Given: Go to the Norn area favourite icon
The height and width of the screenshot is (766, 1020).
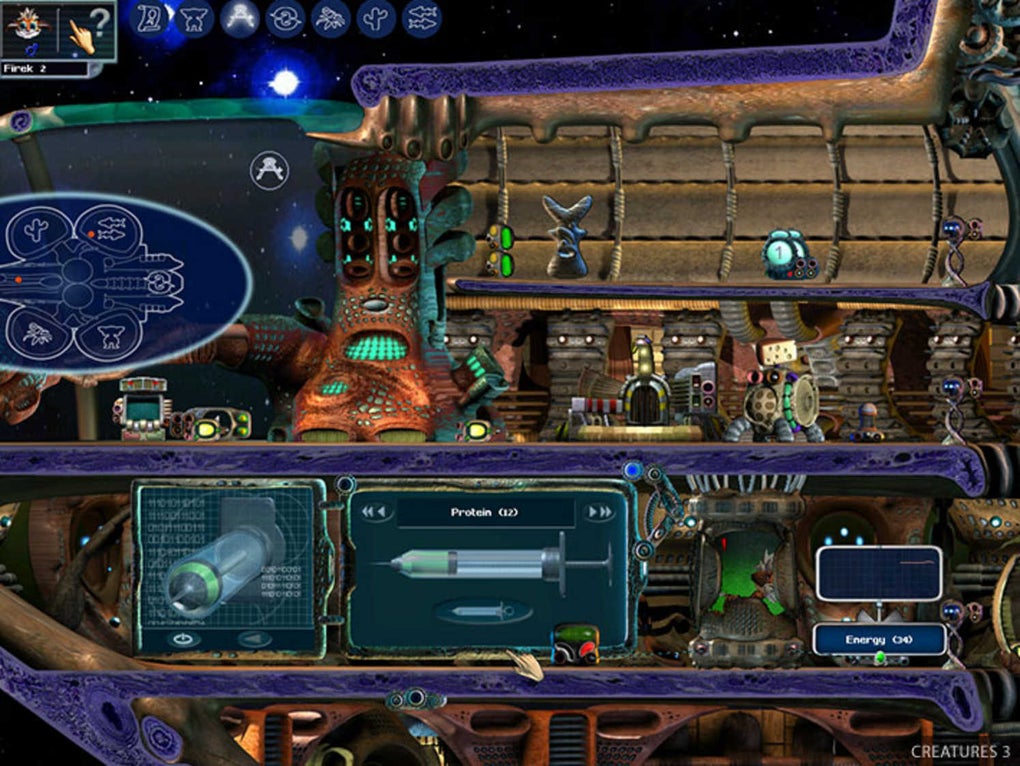Looking at the screenshot, I should [x=194, y=17].
